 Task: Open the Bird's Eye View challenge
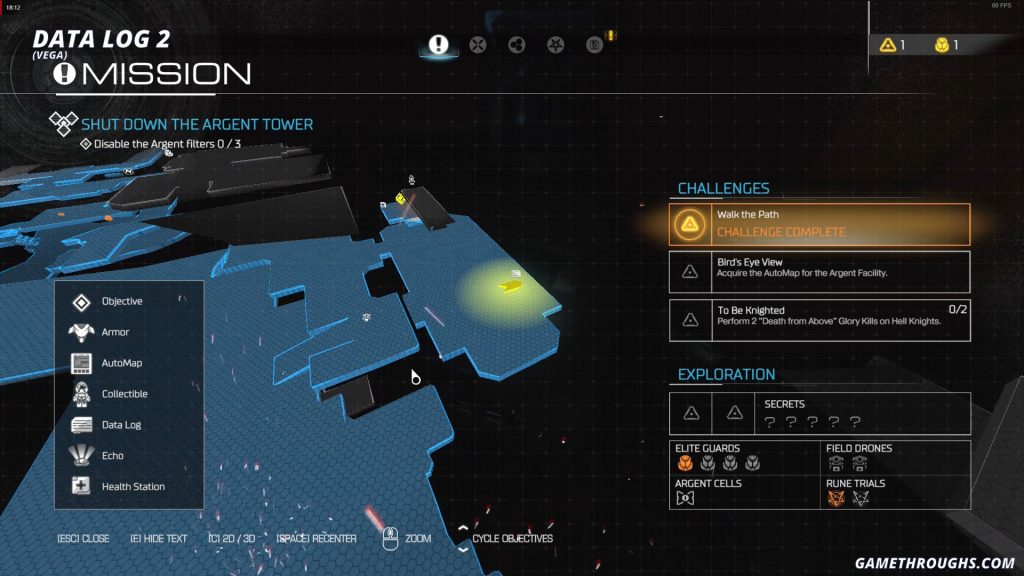[x=819, y=271]
